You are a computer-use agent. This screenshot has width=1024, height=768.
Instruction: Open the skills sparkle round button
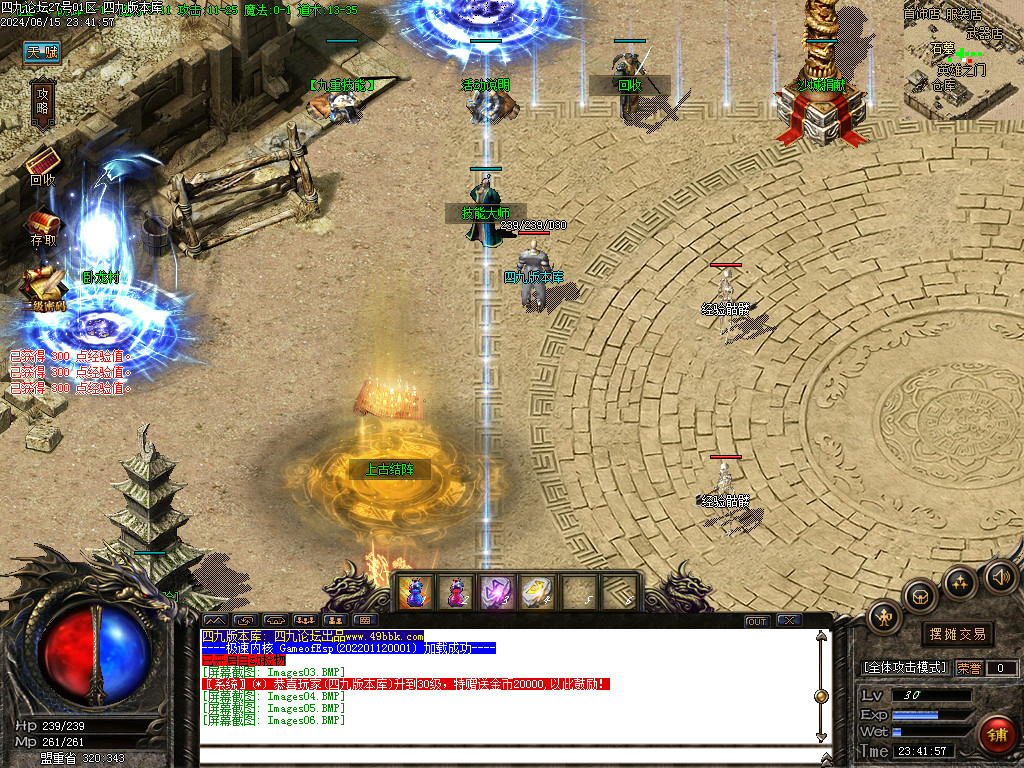tap(960, 581)
